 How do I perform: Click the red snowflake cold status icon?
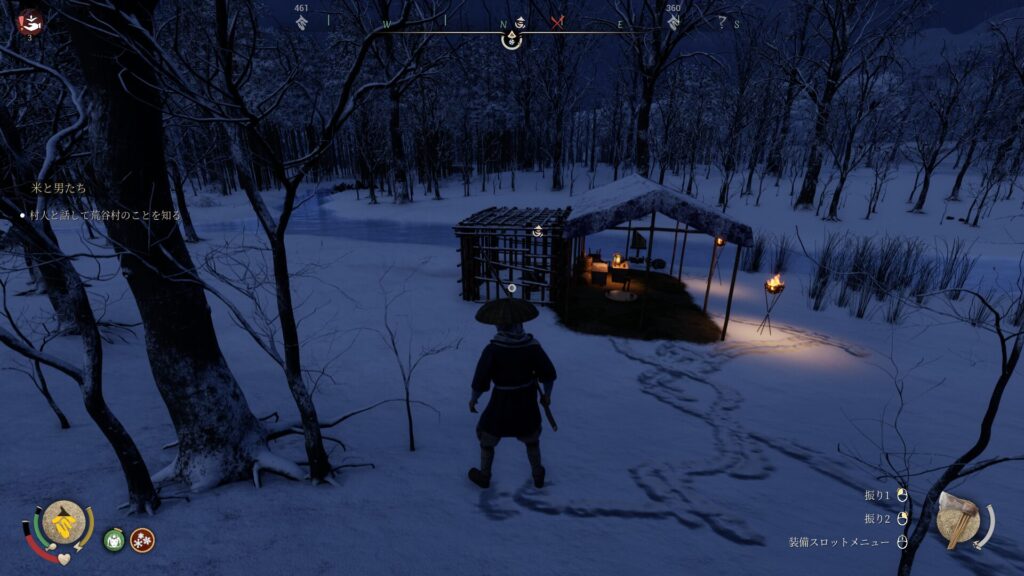(142, 540)
